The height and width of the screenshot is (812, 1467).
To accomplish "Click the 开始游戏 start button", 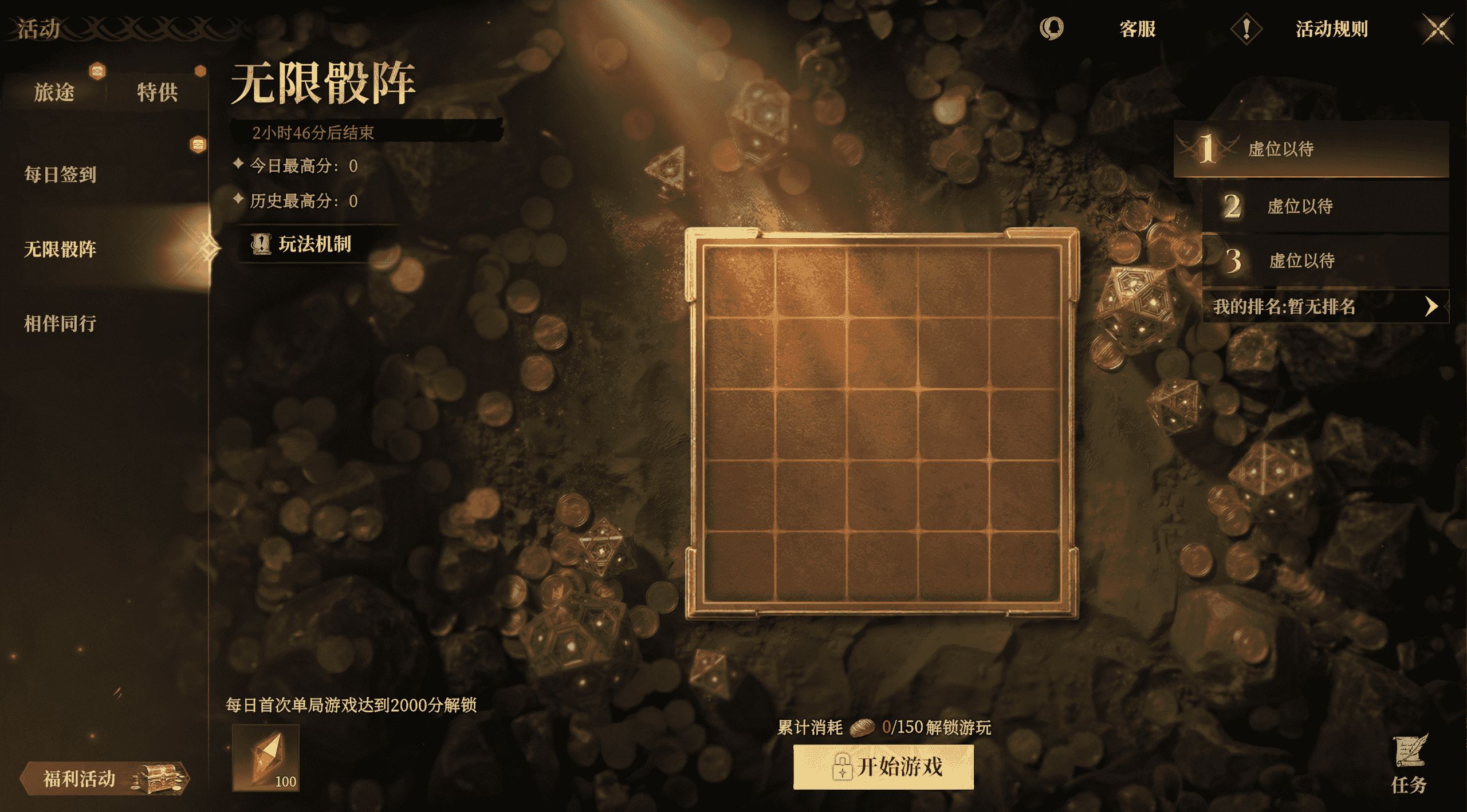I will pos(883,767).
